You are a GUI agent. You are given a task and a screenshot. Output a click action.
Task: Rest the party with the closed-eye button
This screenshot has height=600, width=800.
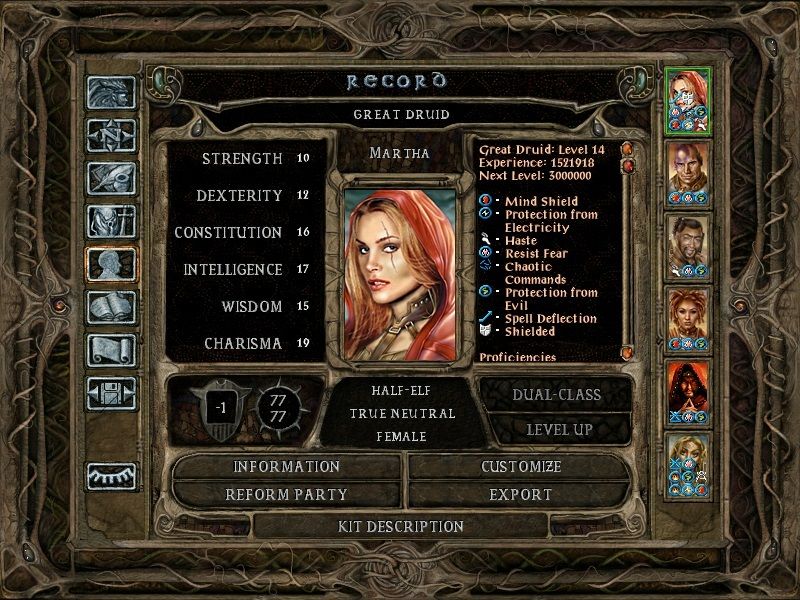(x=111, y=477)
